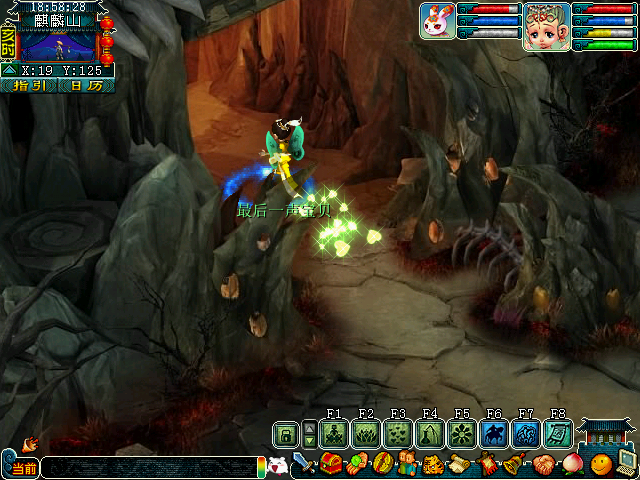Viewport: 640px width, 480px height.
Task: Open the player character portrait
Action: [546, 25]
